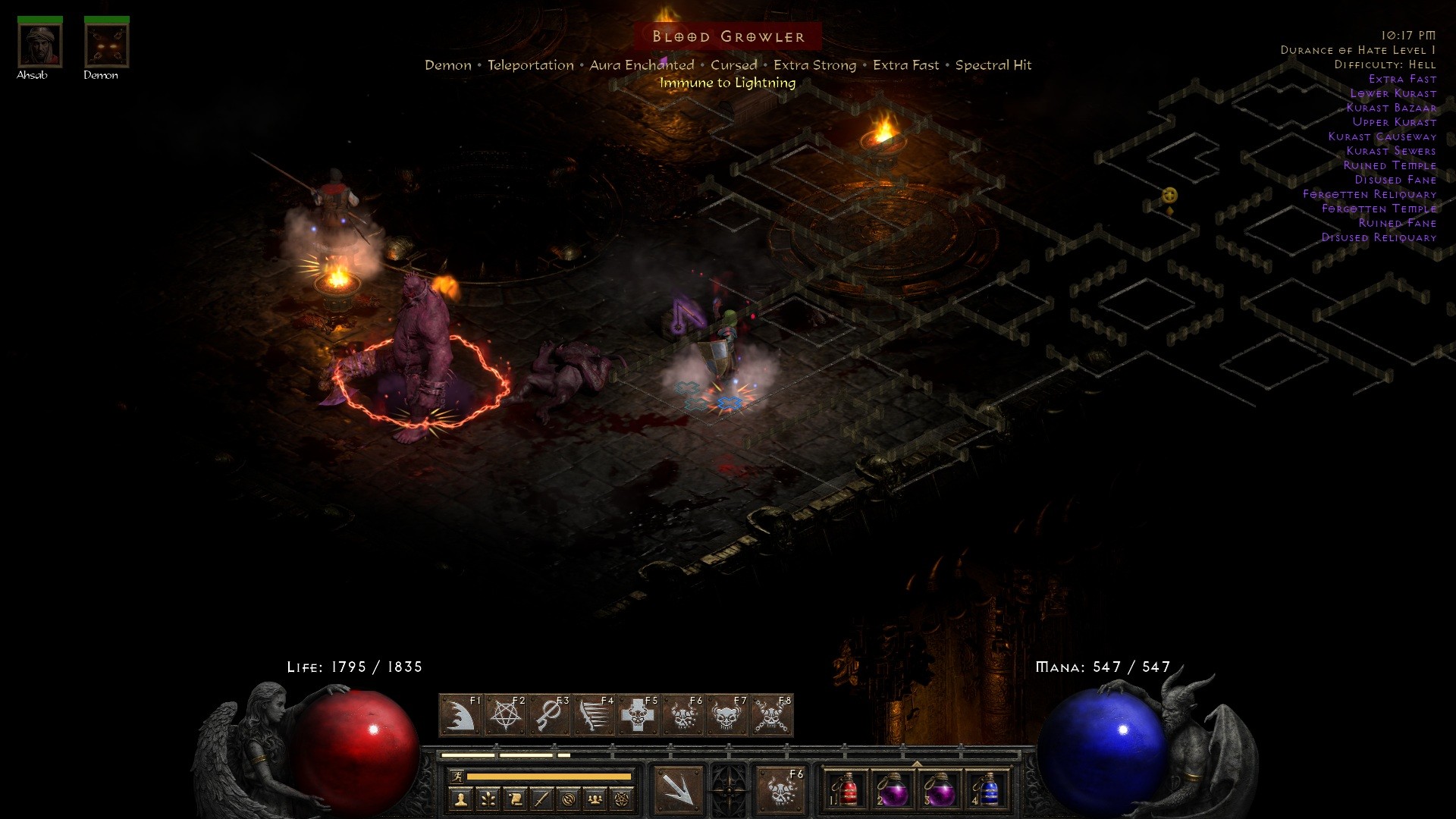Select the F3 scythe-shaped curse skill
This screenshot has width=1456, height=819.
point(548,714)
